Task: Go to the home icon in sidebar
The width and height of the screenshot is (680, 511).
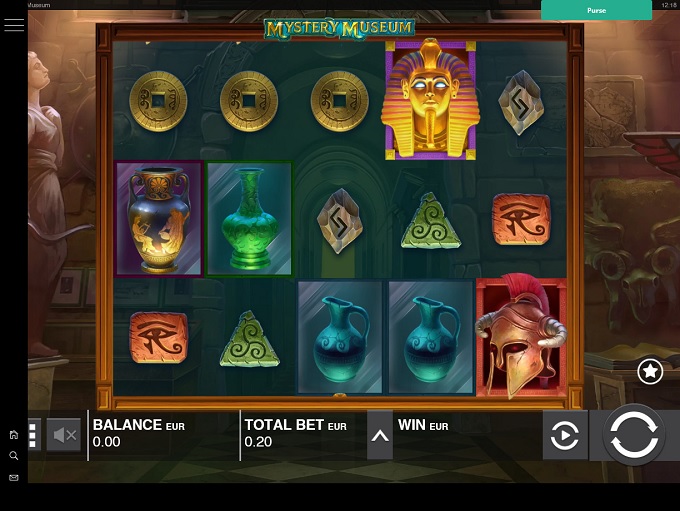Action: [x=14, y=435]
